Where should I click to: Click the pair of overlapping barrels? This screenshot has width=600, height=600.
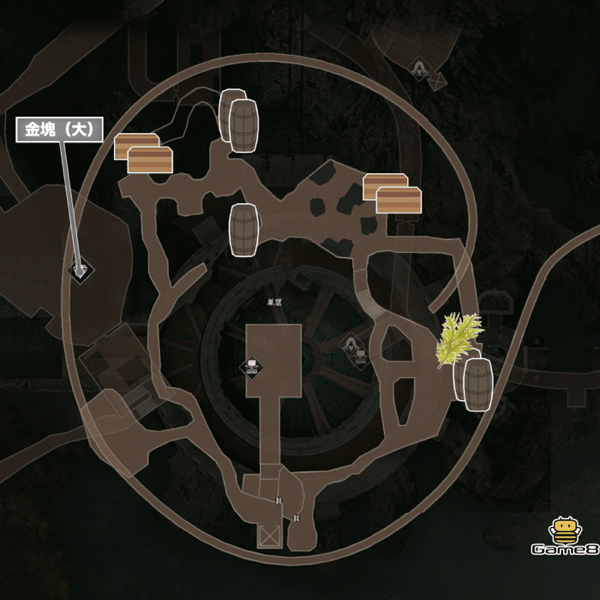pyautogui.click(x=238, y=121)
